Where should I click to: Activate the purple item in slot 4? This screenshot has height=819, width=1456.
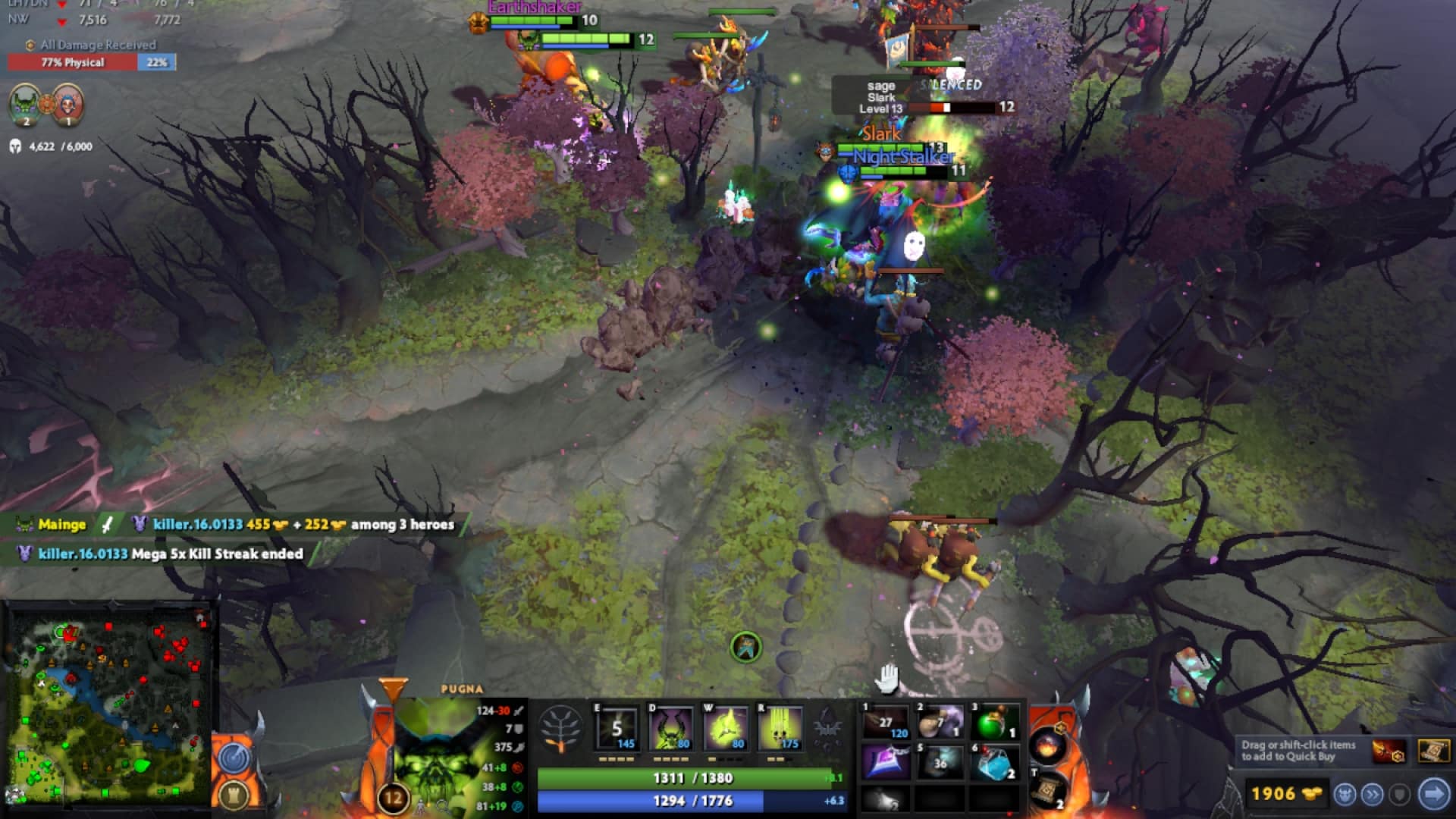[x=885, y=761]
